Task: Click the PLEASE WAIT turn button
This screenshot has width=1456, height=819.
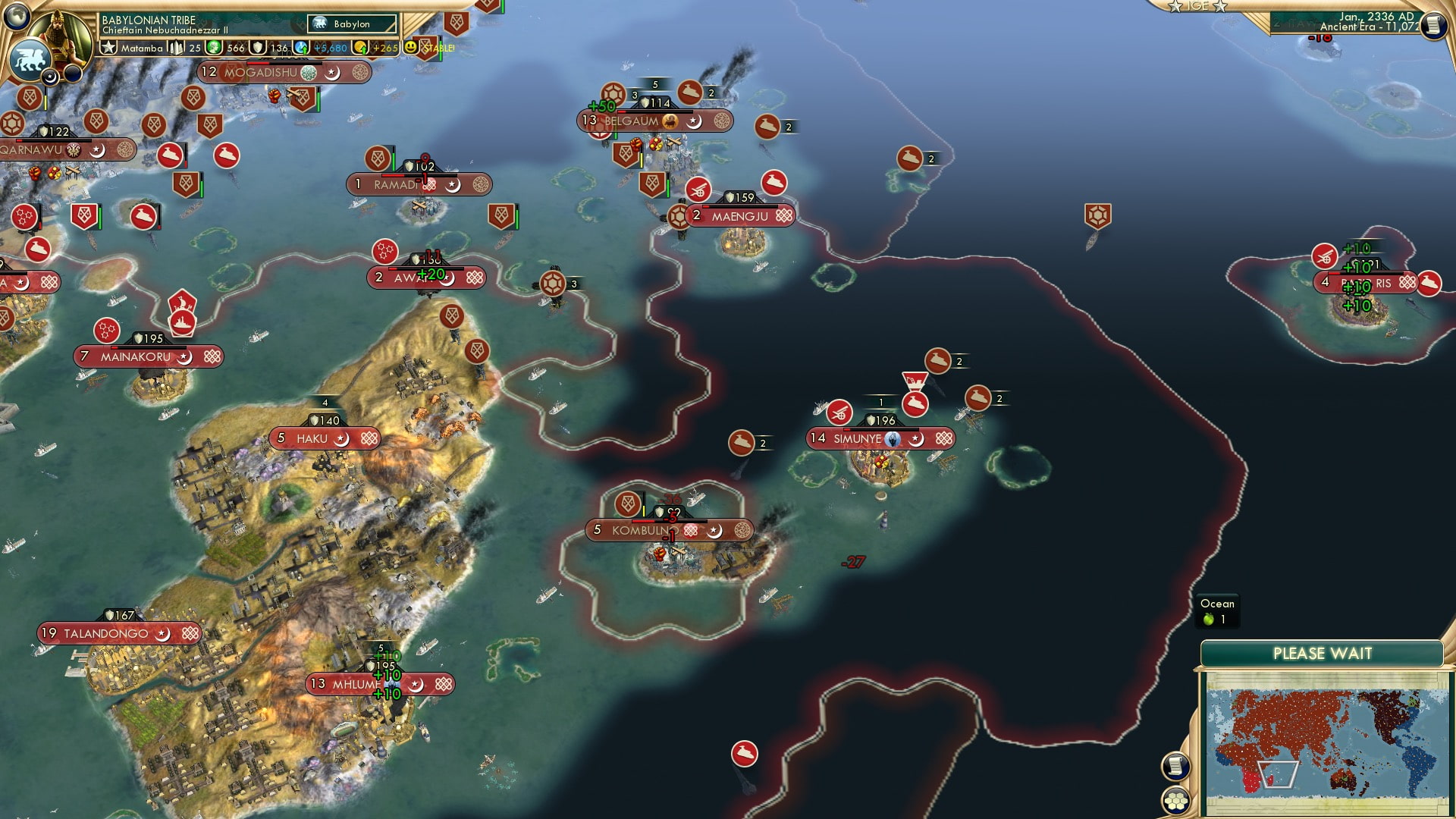Action: tap(1322, 654)
